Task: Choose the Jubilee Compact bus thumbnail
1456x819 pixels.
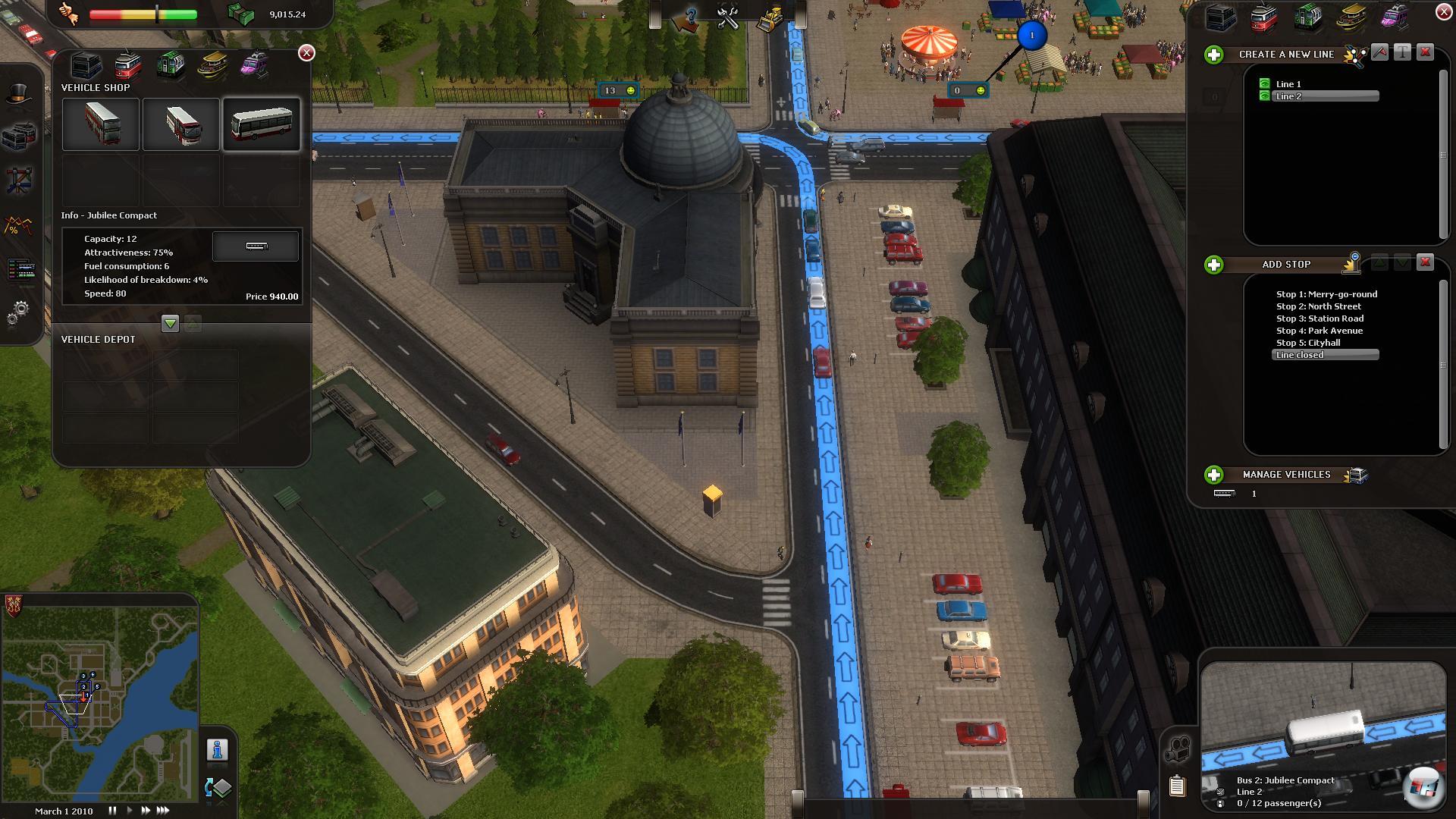Action: 261,124
